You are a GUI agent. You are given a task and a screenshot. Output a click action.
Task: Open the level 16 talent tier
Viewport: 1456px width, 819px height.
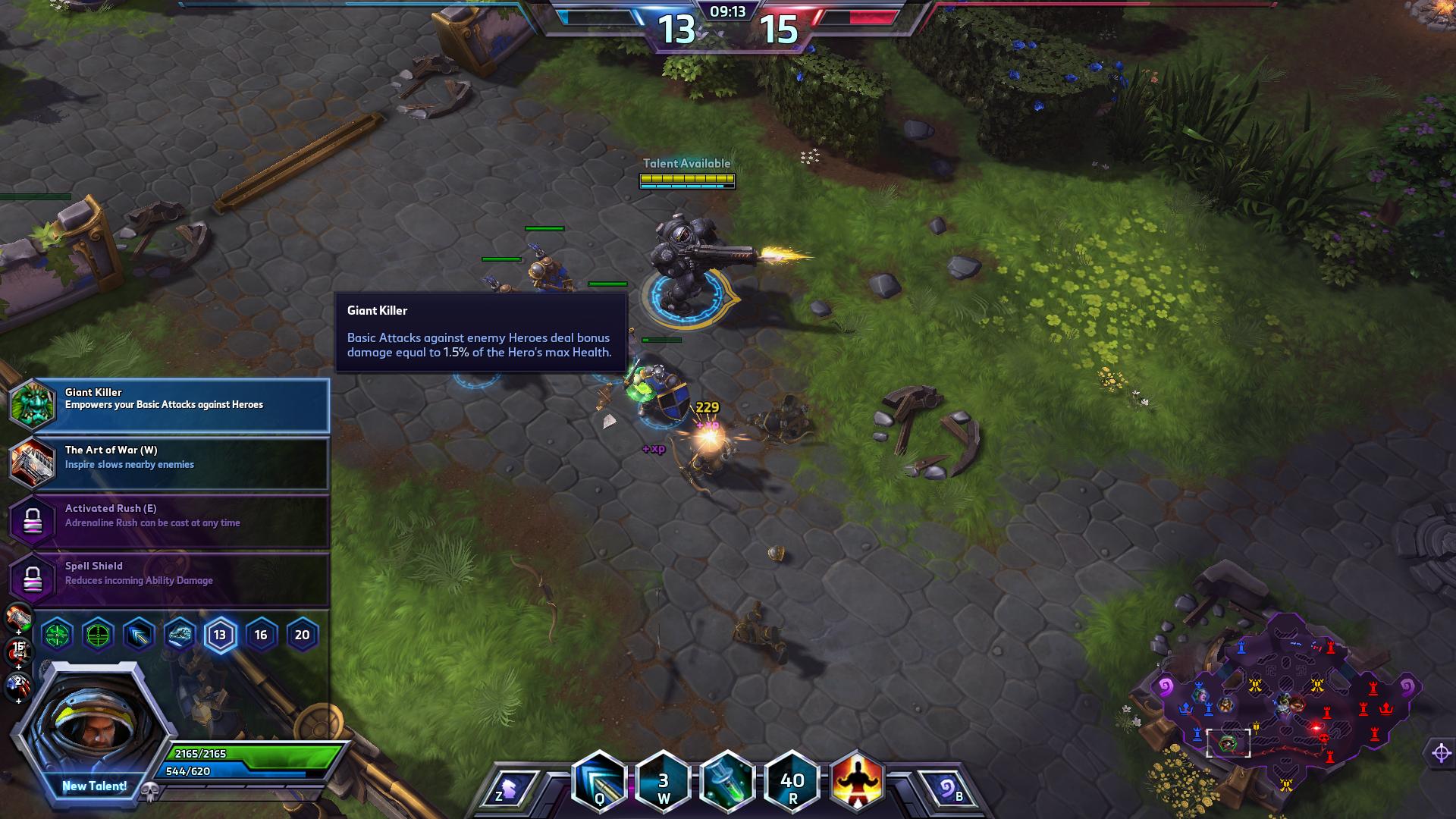click(261, 635)
